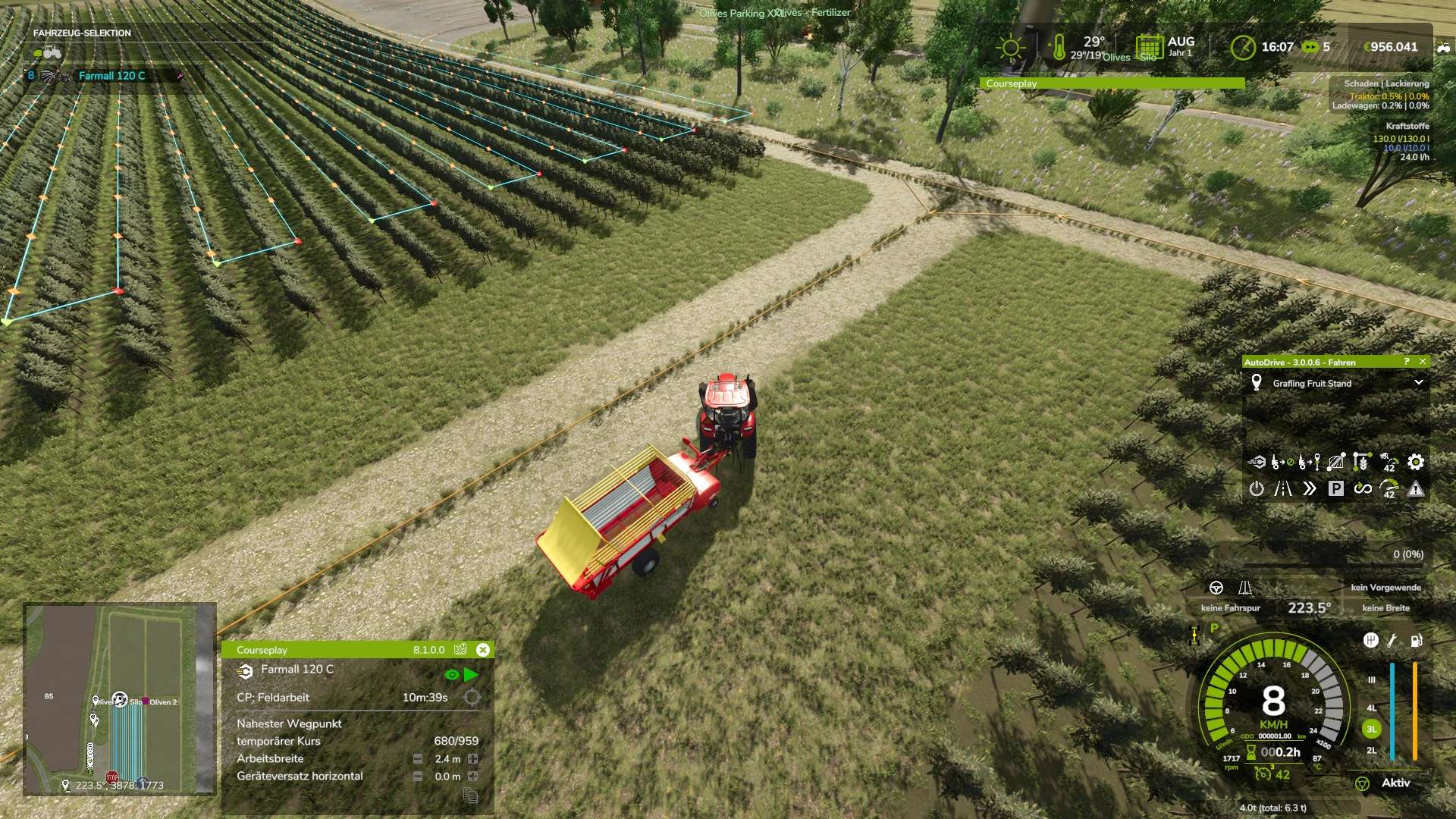The height and width of the screenshot is (819, 1456).
Task: Increase Arbeitsbreite with plus button
Action: click(473, 759)
